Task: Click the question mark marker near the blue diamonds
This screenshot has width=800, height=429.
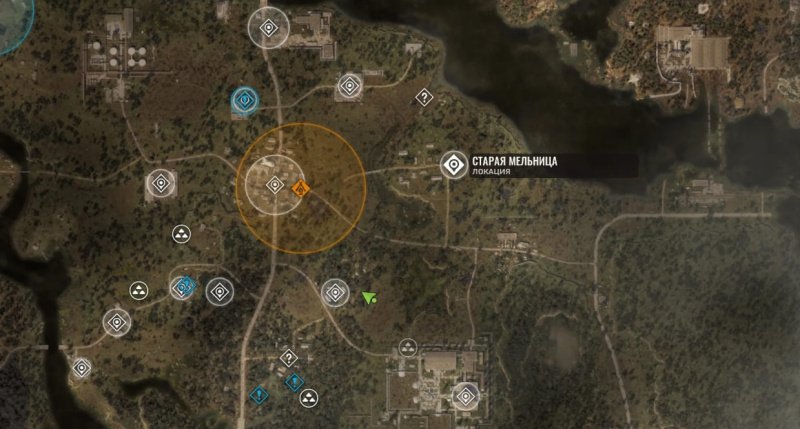Action: click(x=289, y=357)
